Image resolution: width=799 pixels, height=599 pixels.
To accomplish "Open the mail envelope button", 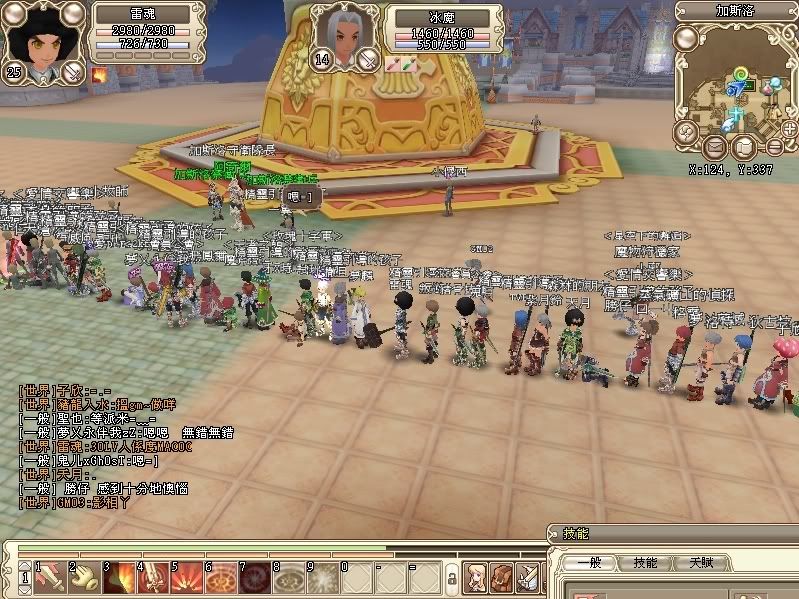I will 714,148.
